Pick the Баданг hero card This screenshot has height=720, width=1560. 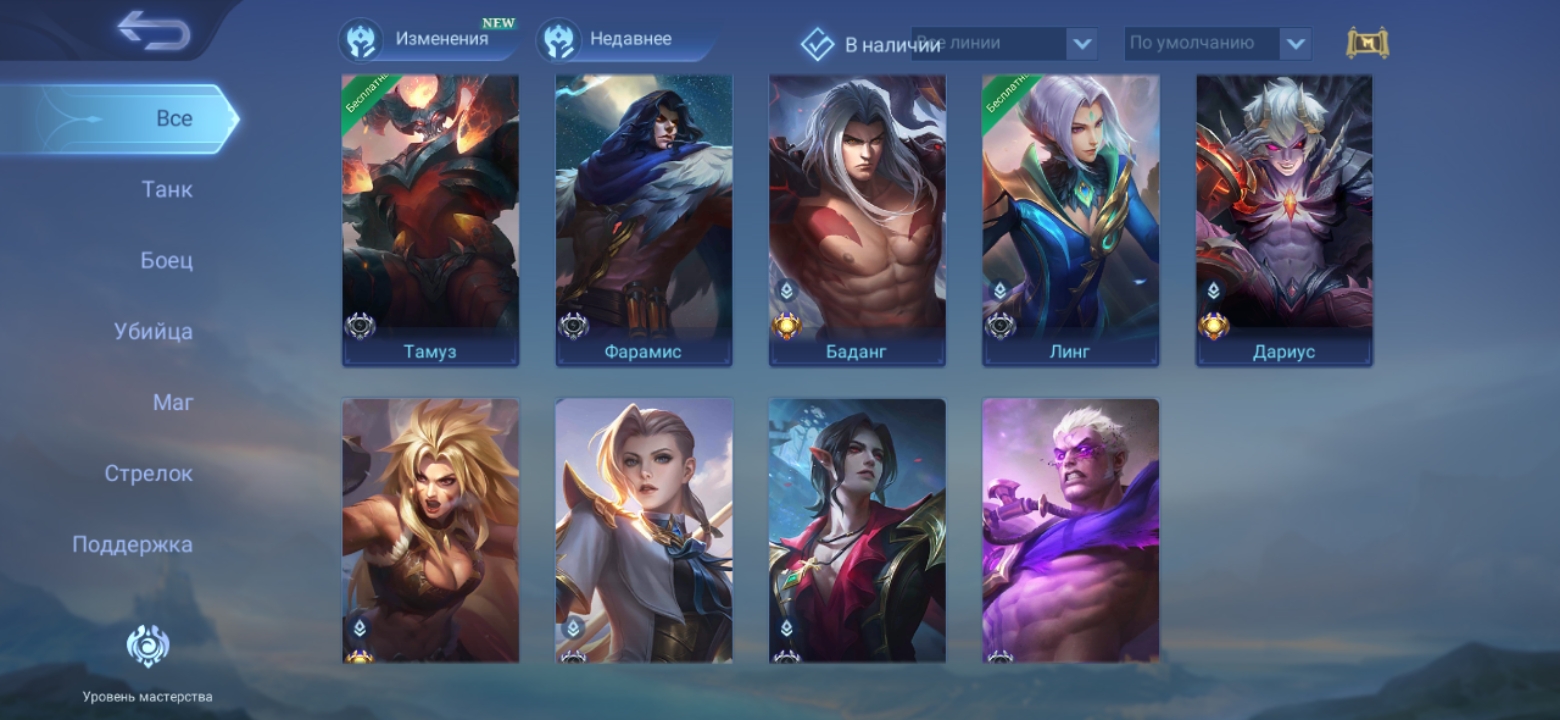point(857,220)
